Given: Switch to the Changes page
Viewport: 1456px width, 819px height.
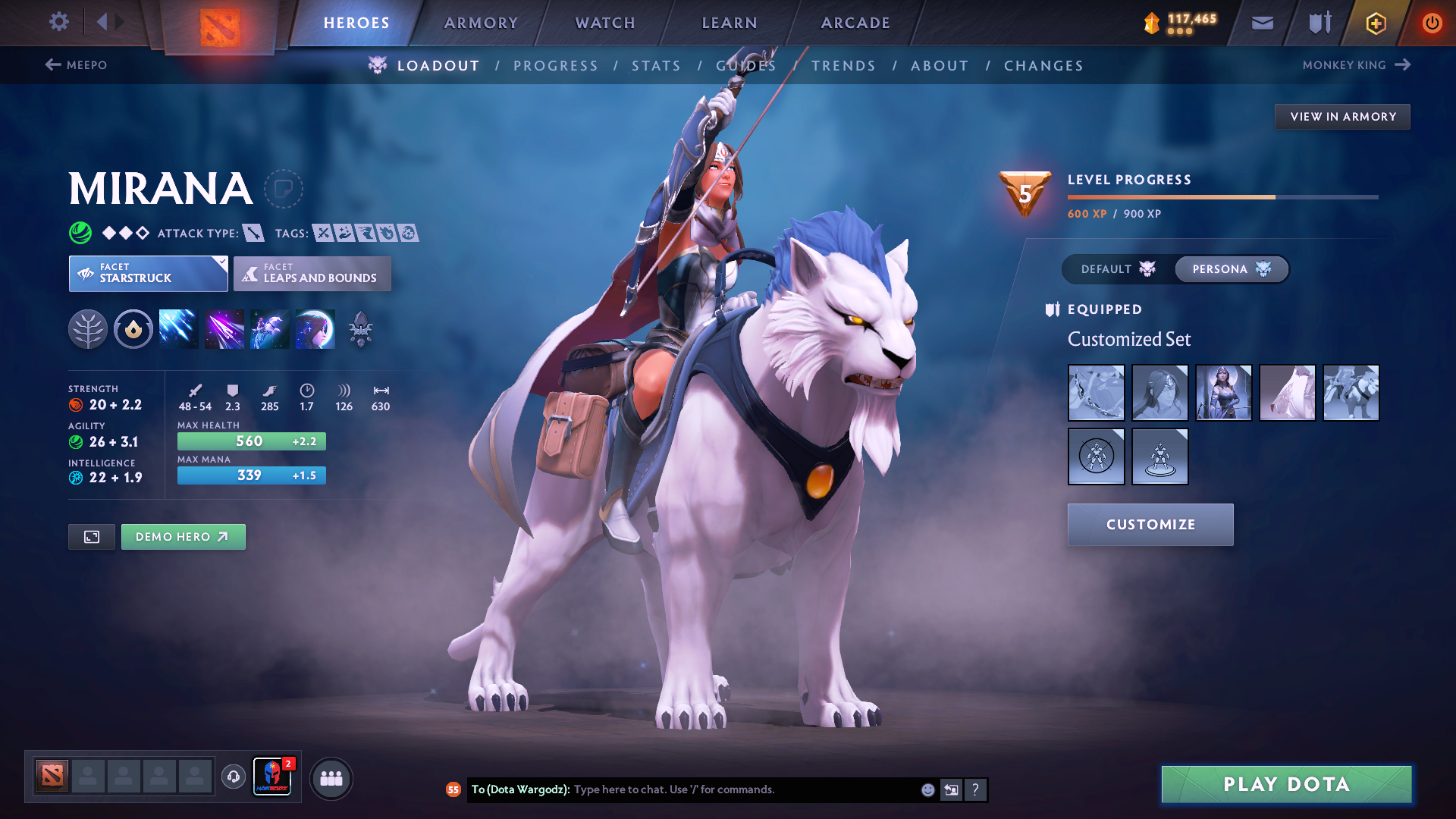Looking at the screenshot, I should pos(1043,66).
